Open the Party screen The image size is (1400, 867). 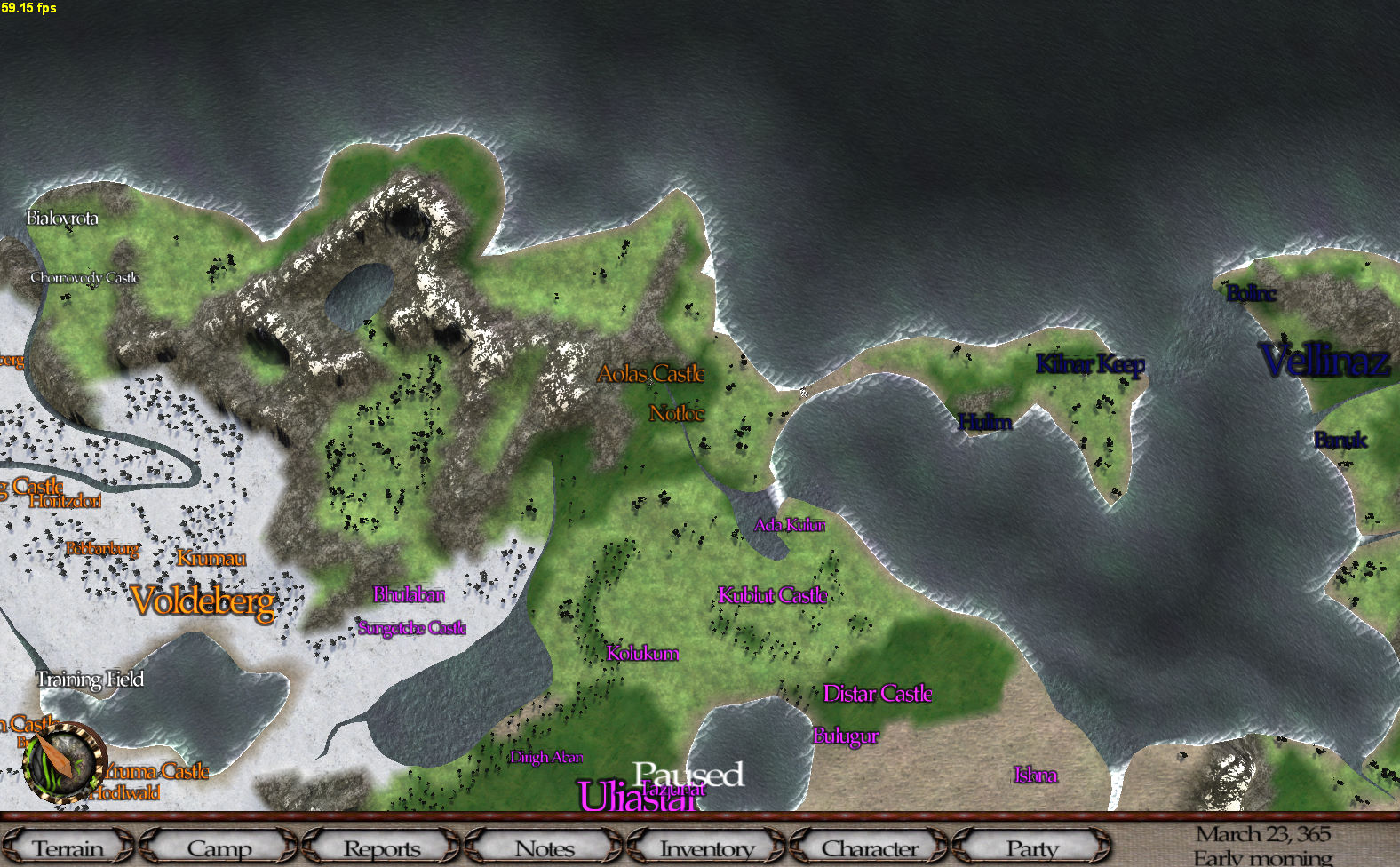1031,848
